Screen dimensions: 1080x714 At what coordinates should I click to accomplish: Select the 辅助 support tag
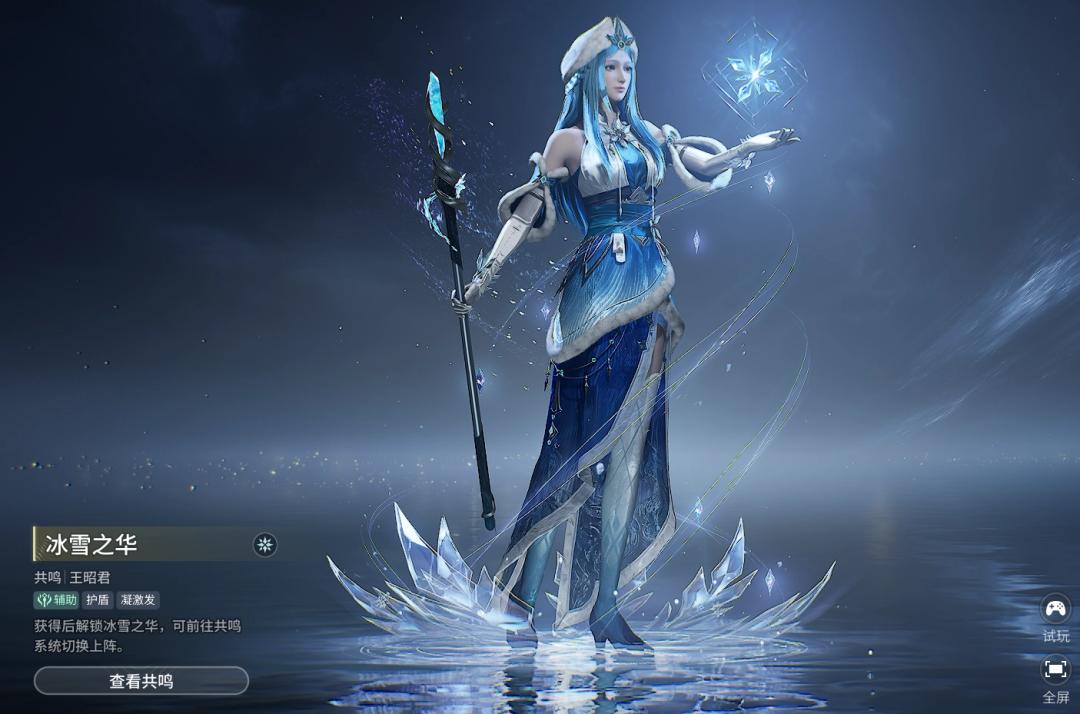click(57, 600)
